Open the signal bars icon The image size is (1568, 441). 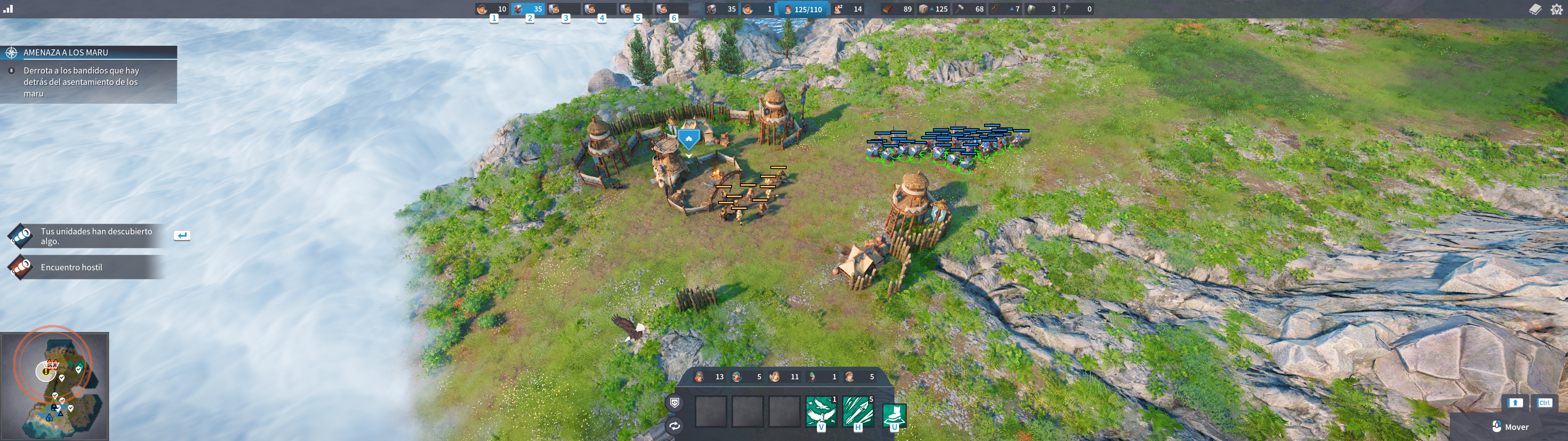8,9
